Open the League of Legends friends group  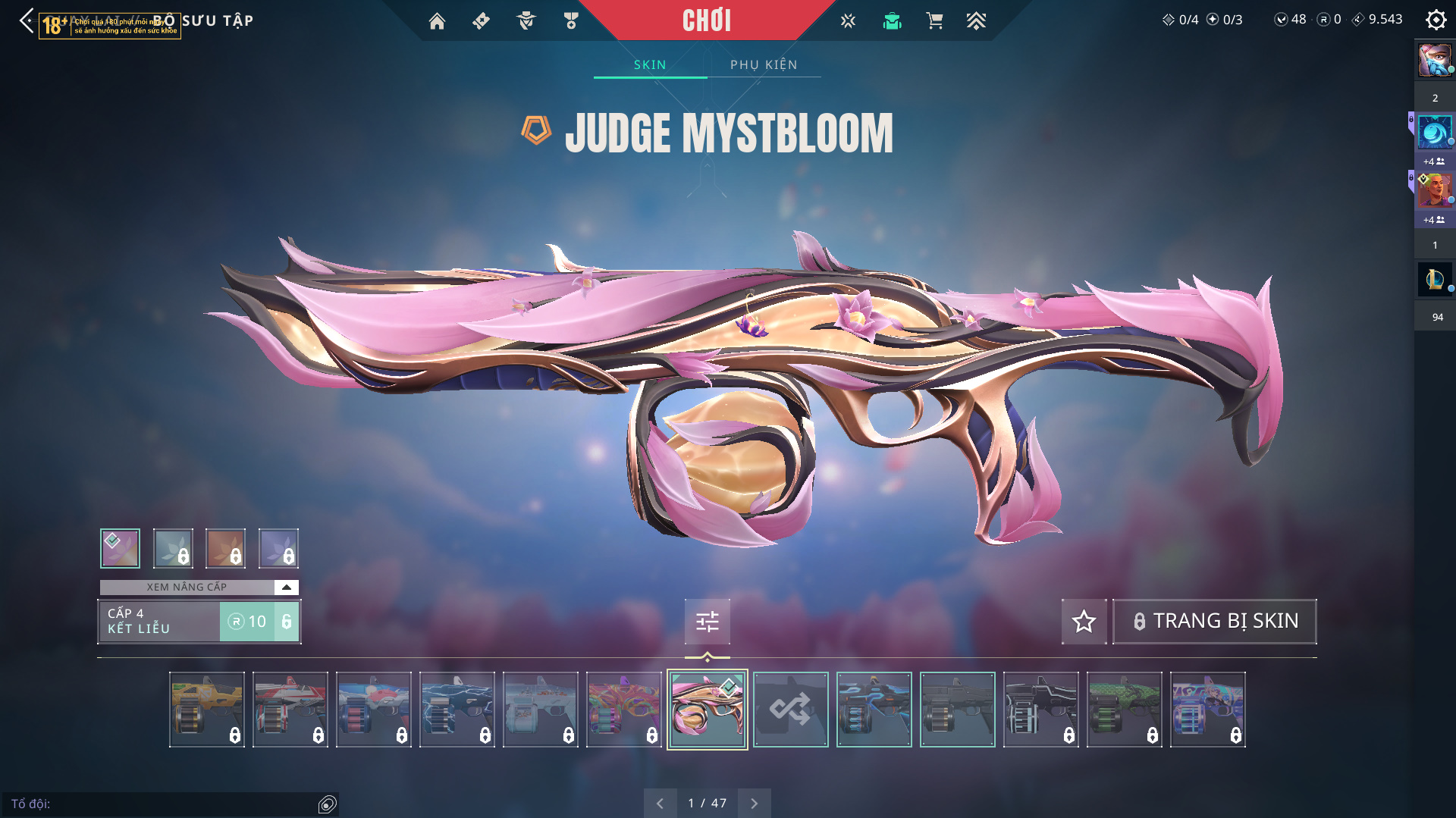1434,279
